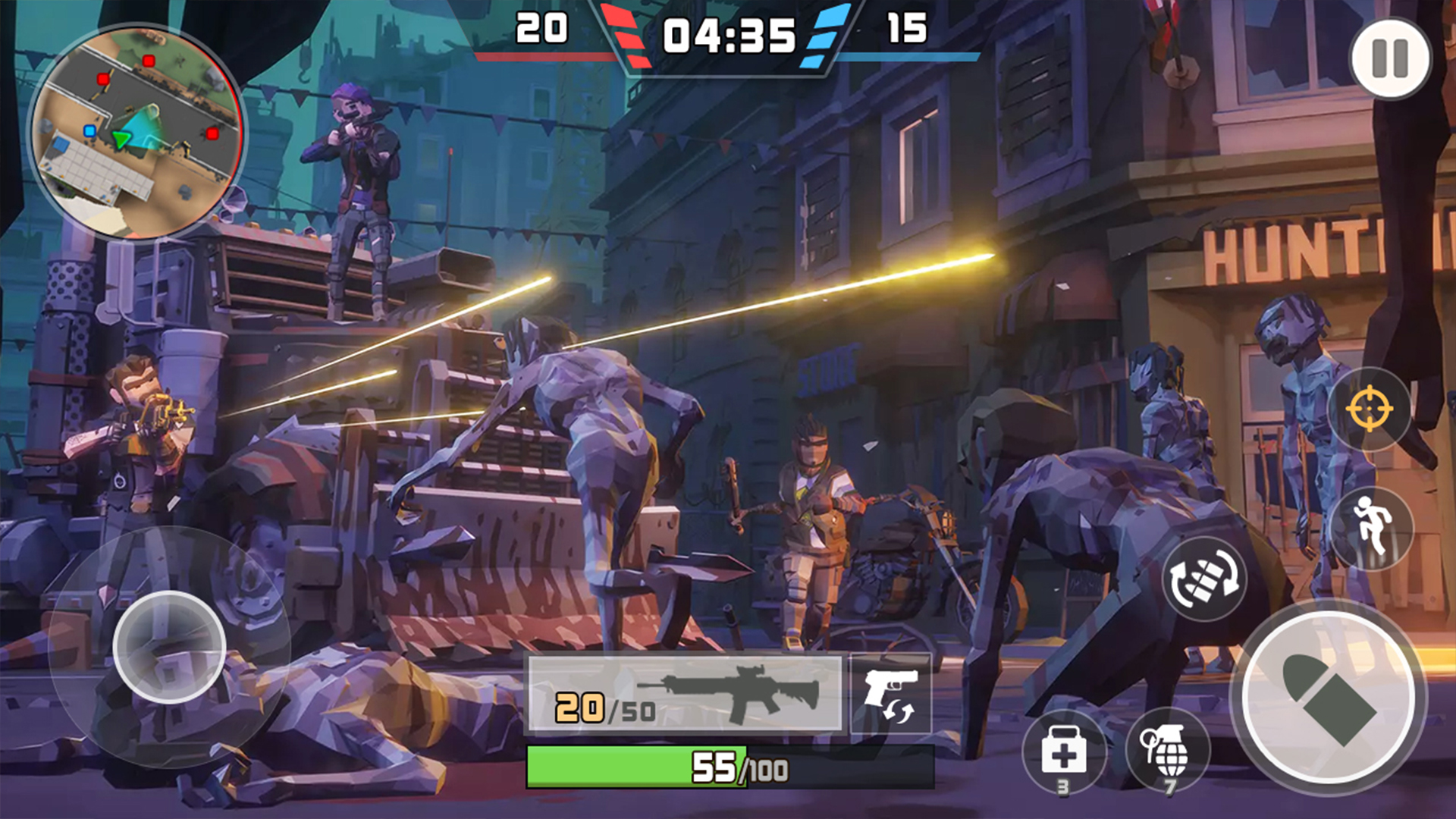Screen dimensions: 1456x819
Task: Pause the match
Action: point(1390,58)
